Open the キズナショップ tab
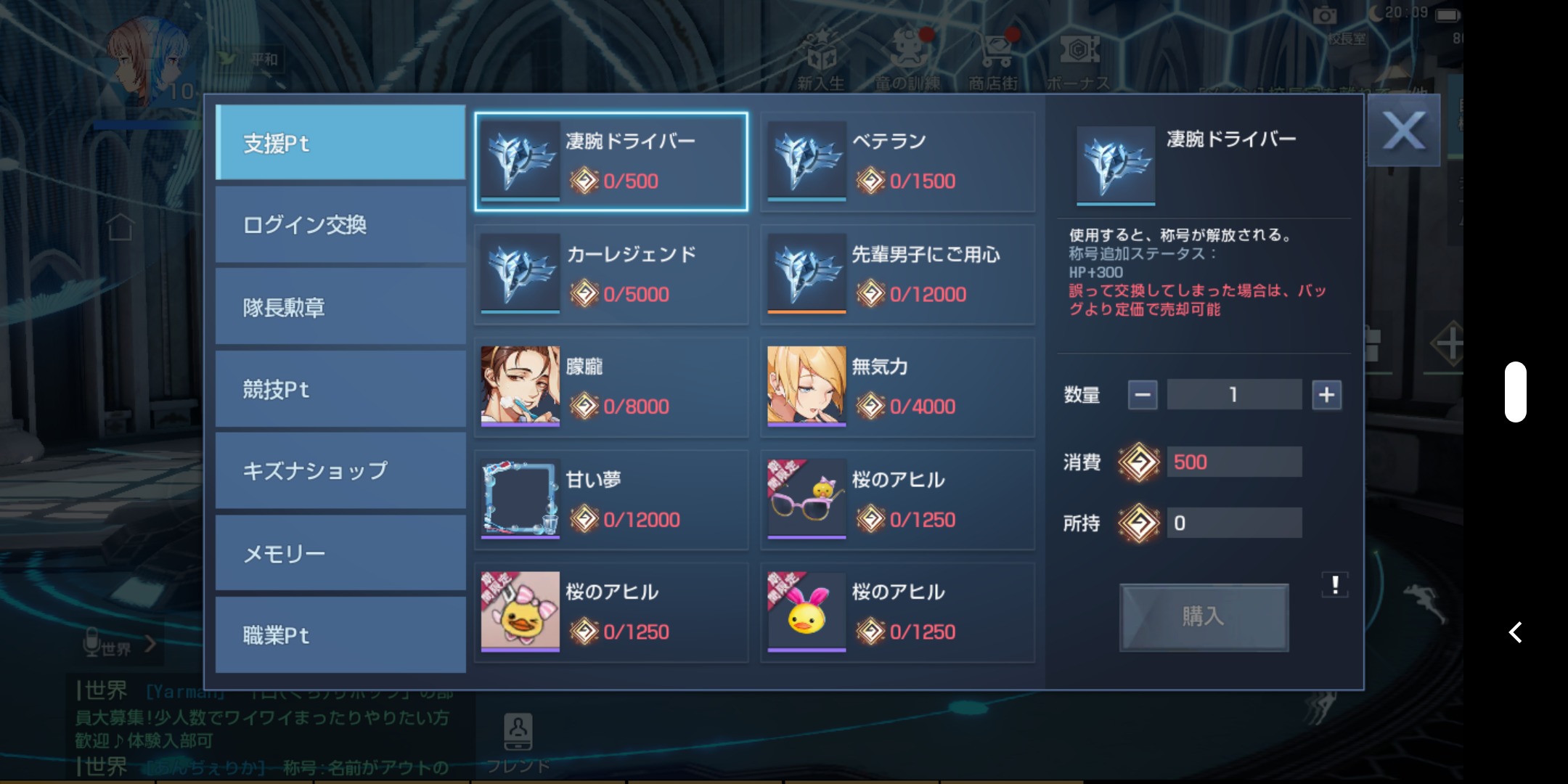The image size is (1568, 784). point(340,471)
